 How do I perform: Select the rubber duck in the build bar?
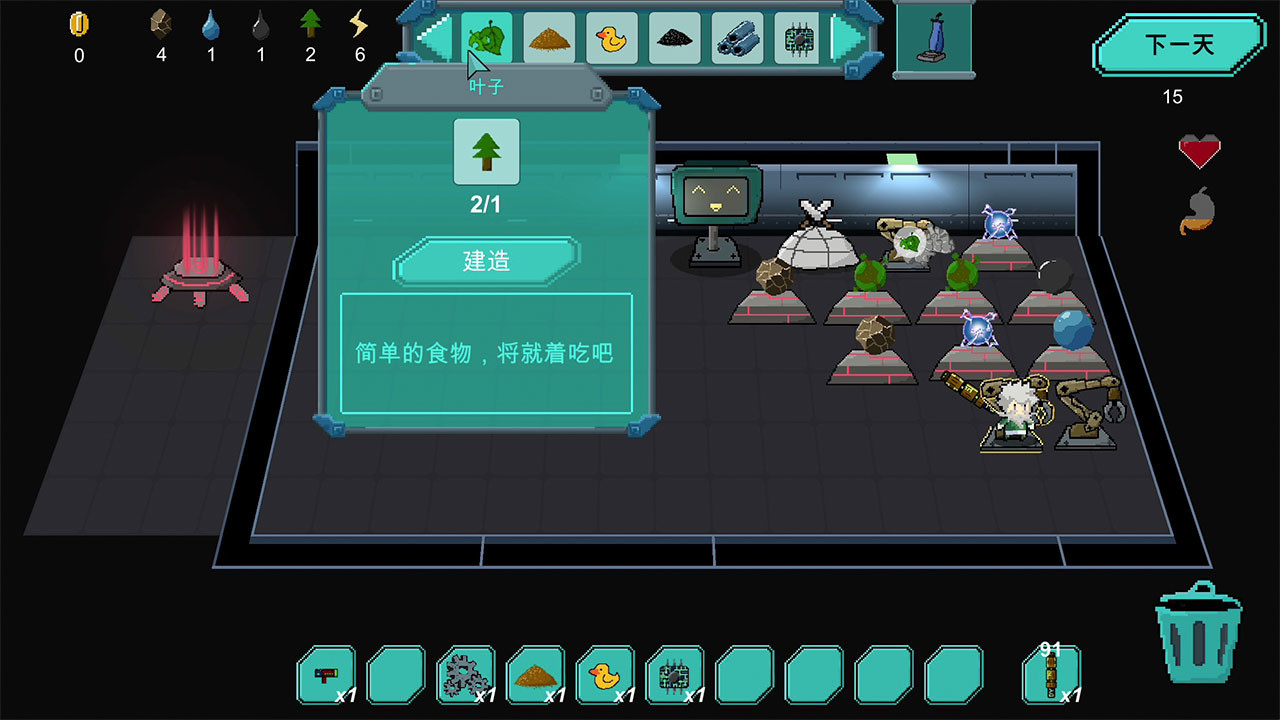[612, 38]
